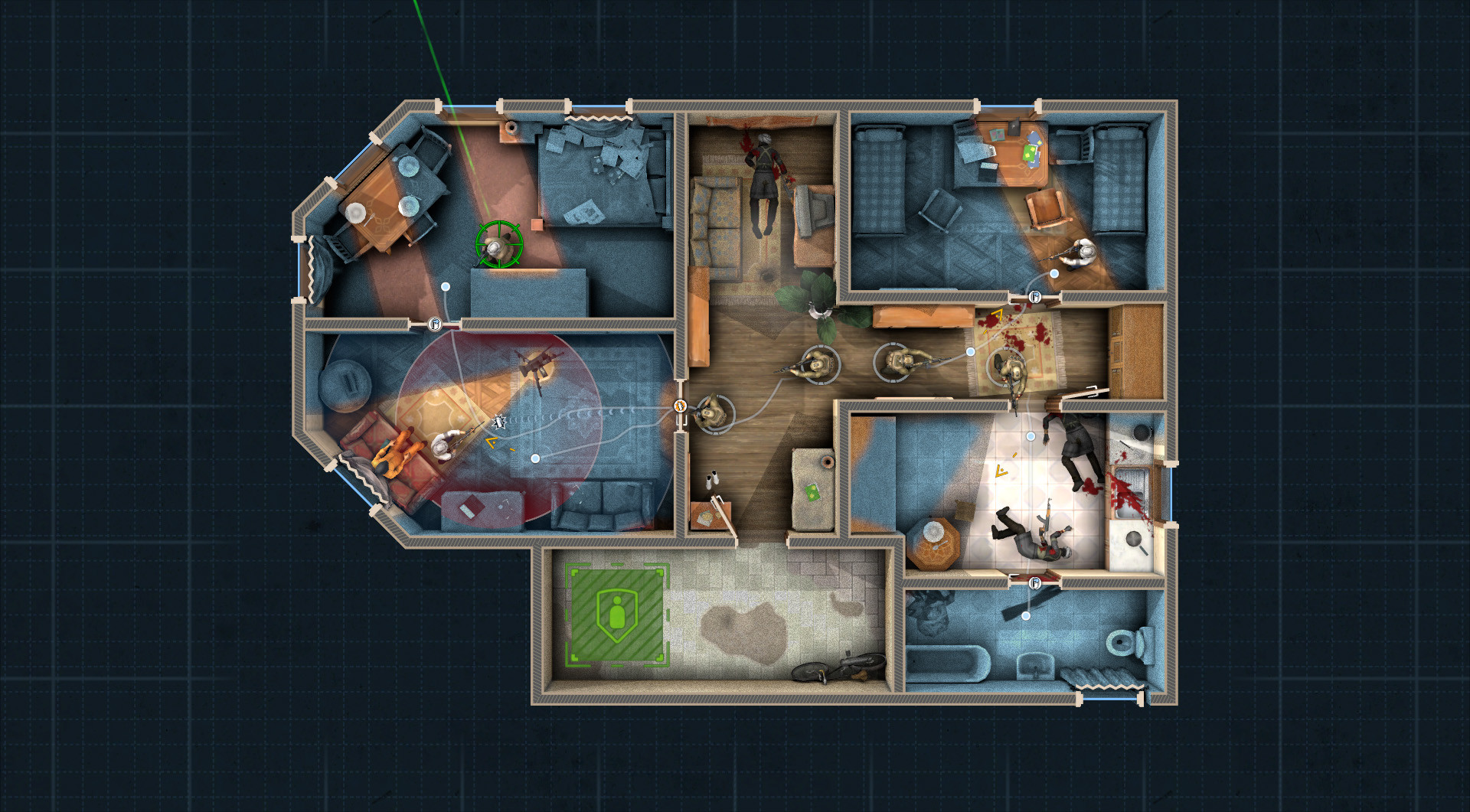This screenshot has width=1470, height=812.
Task: Click the spray-can door icon between the left rooms
Action: click(x=434, y=325)
